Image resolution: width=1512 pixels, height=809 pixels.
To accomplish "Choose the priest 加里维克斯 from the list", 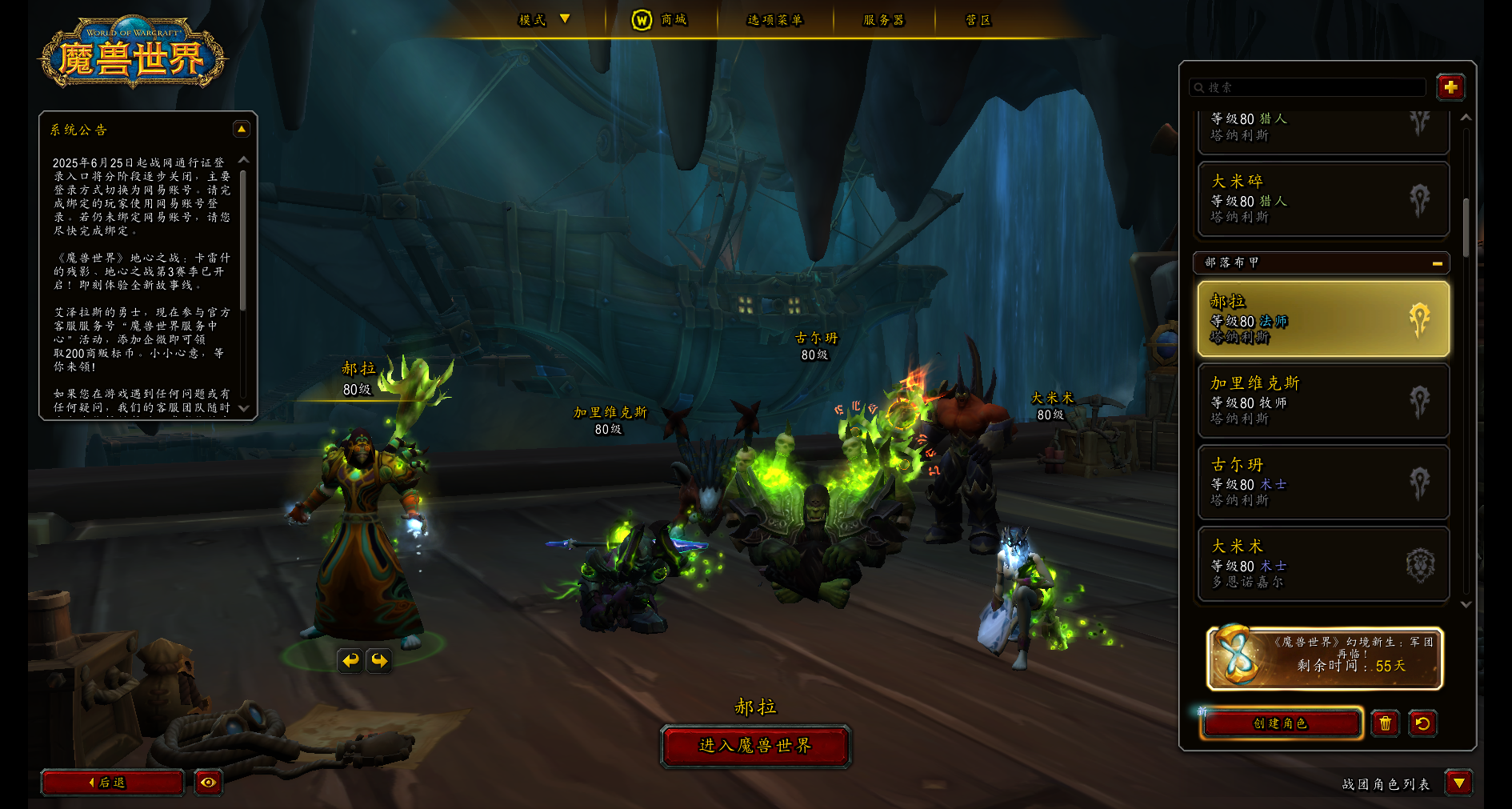I will [x=1323, y=400].
